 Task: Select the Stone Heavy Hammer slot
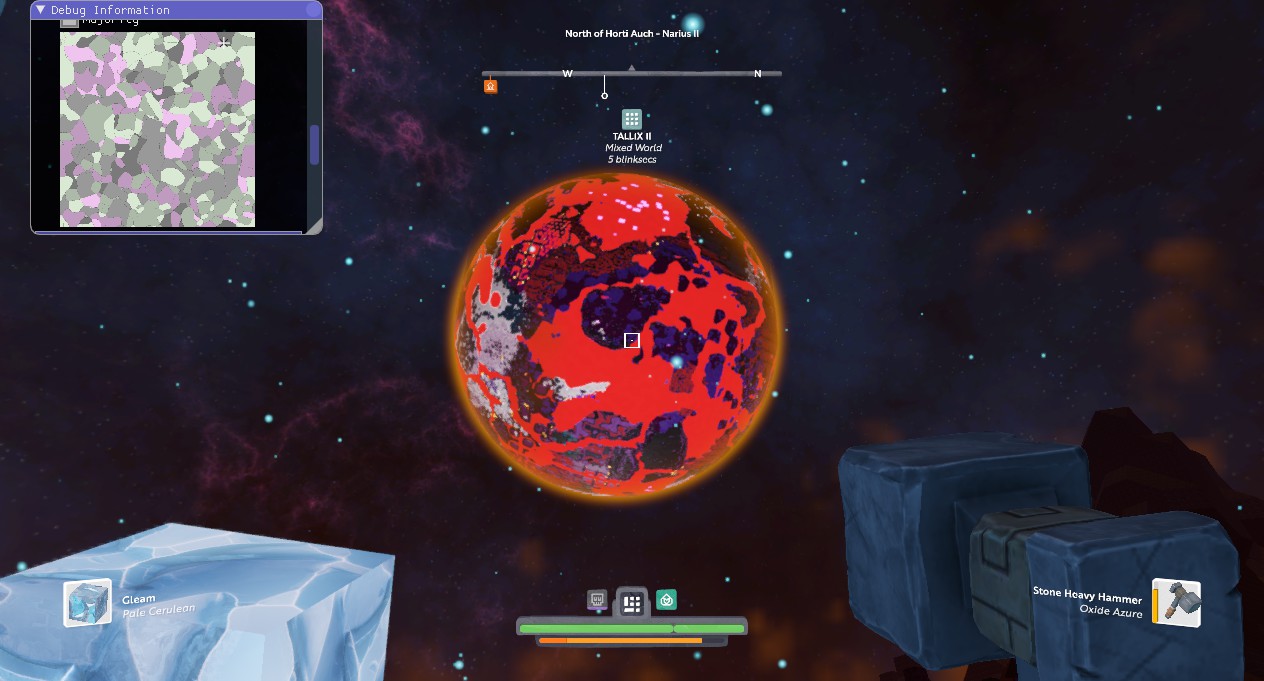[x=1176, y=603]
